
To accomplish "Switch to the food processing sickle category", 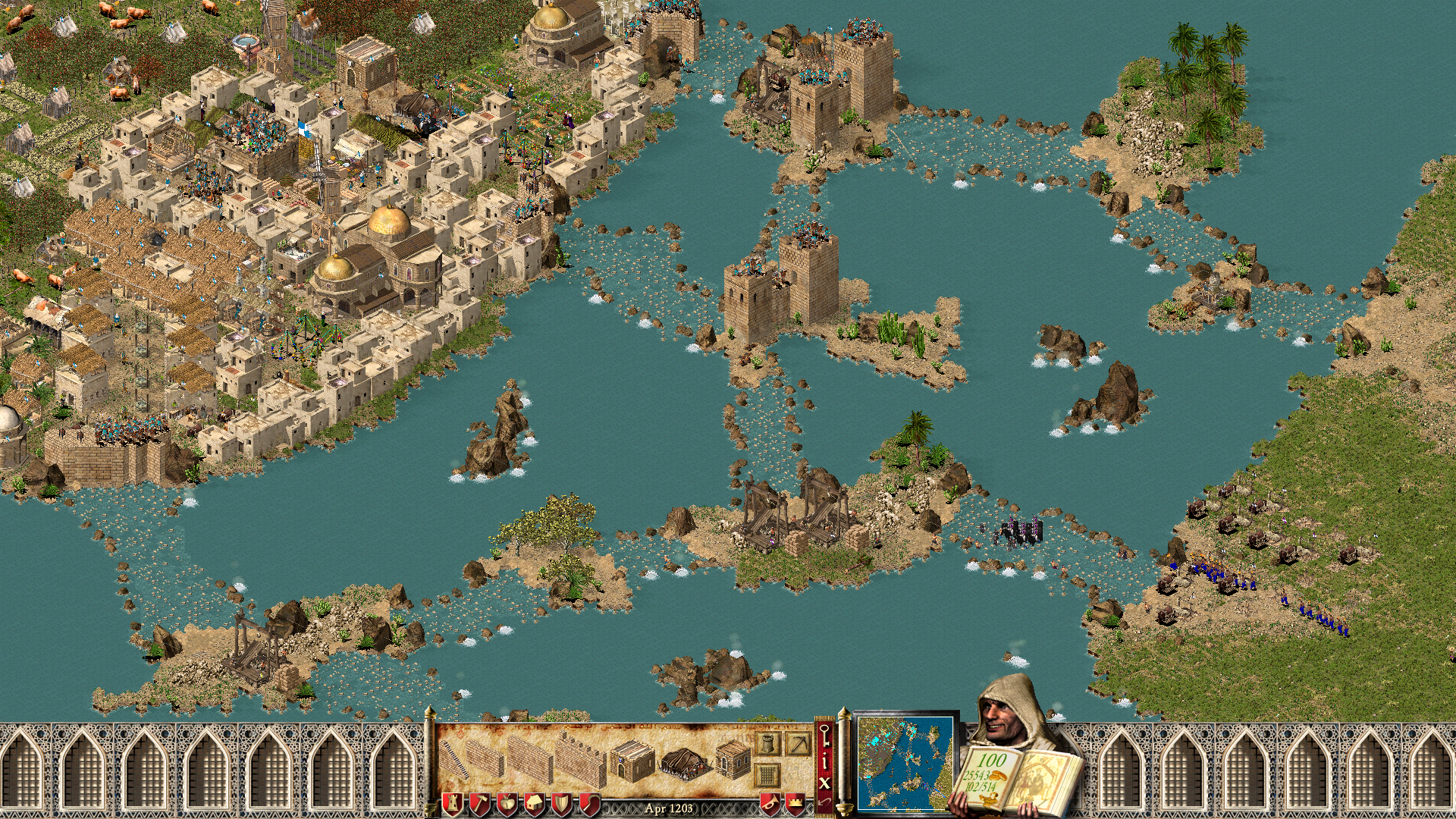I will click(588, 803).
